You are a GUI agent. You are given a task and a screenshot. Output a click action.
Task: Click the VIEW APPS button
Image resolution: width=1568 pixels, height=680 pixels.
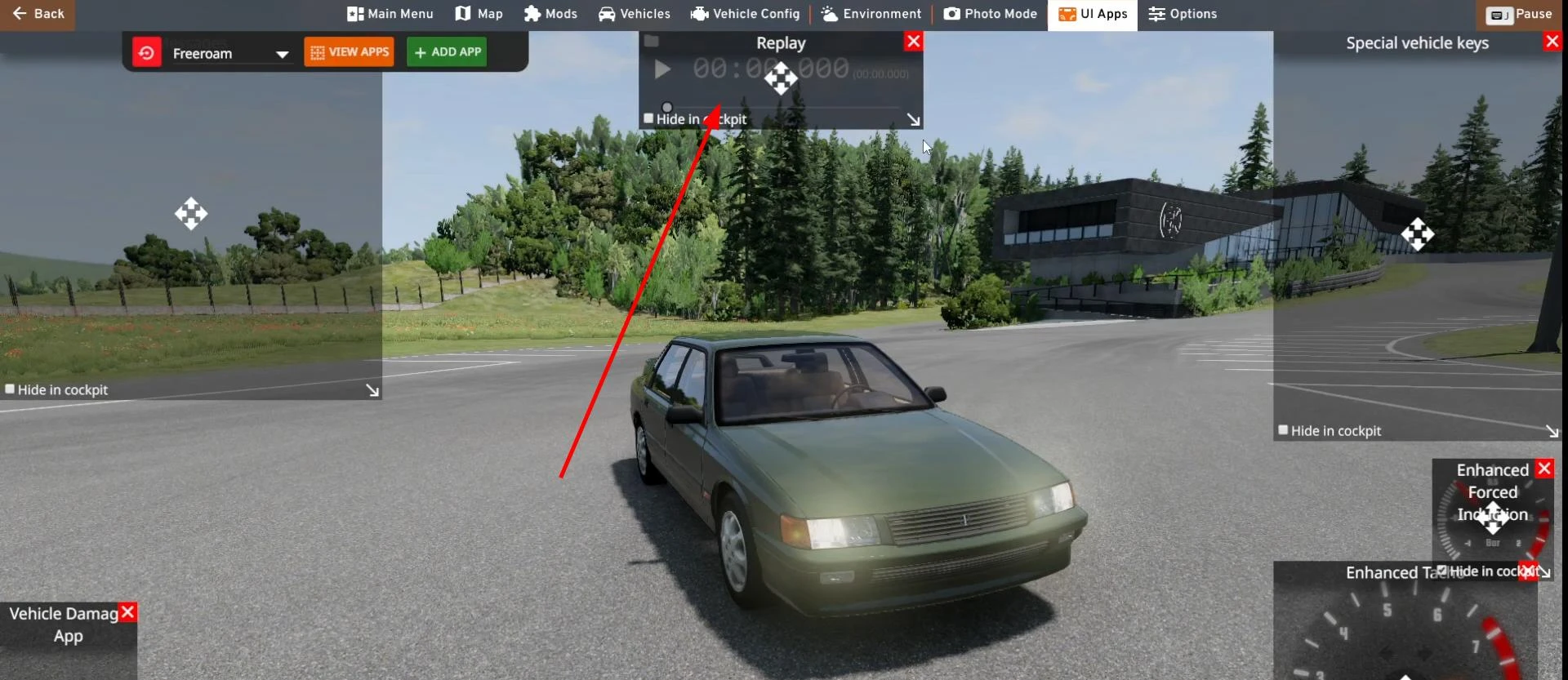pos(348,51)
